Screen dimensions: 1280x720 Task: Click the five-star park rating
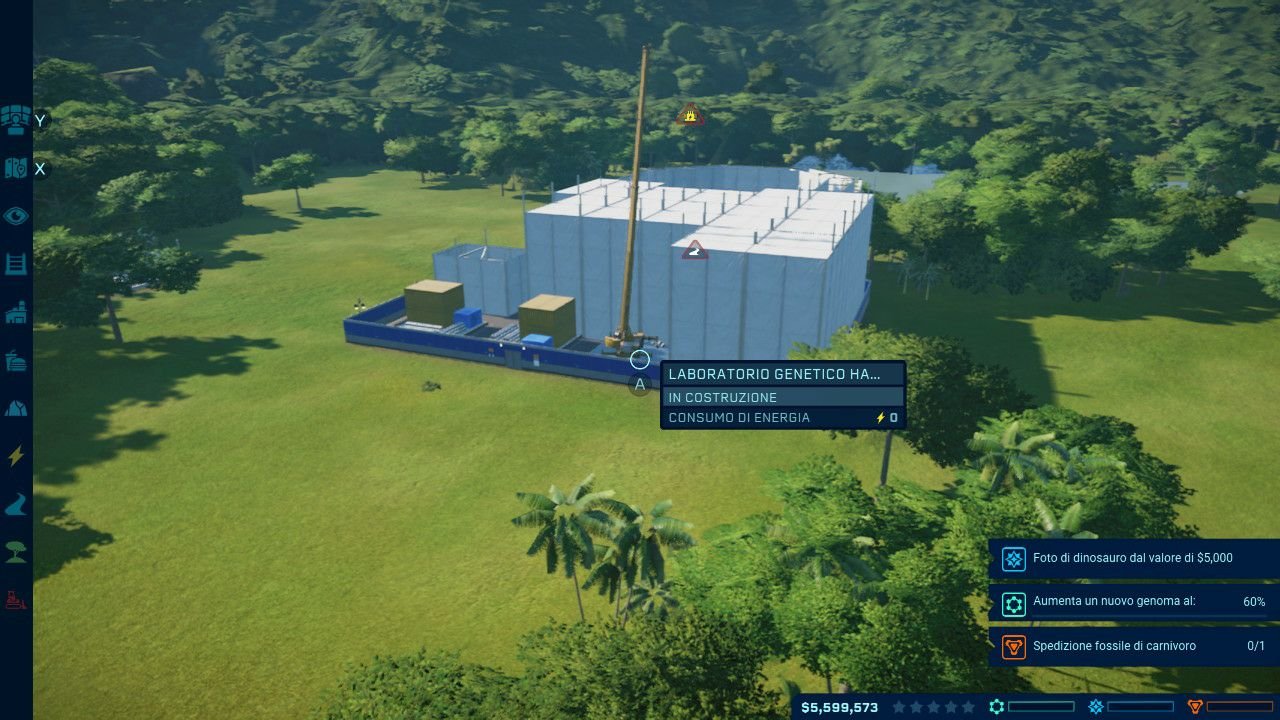(x=933, y=707)
